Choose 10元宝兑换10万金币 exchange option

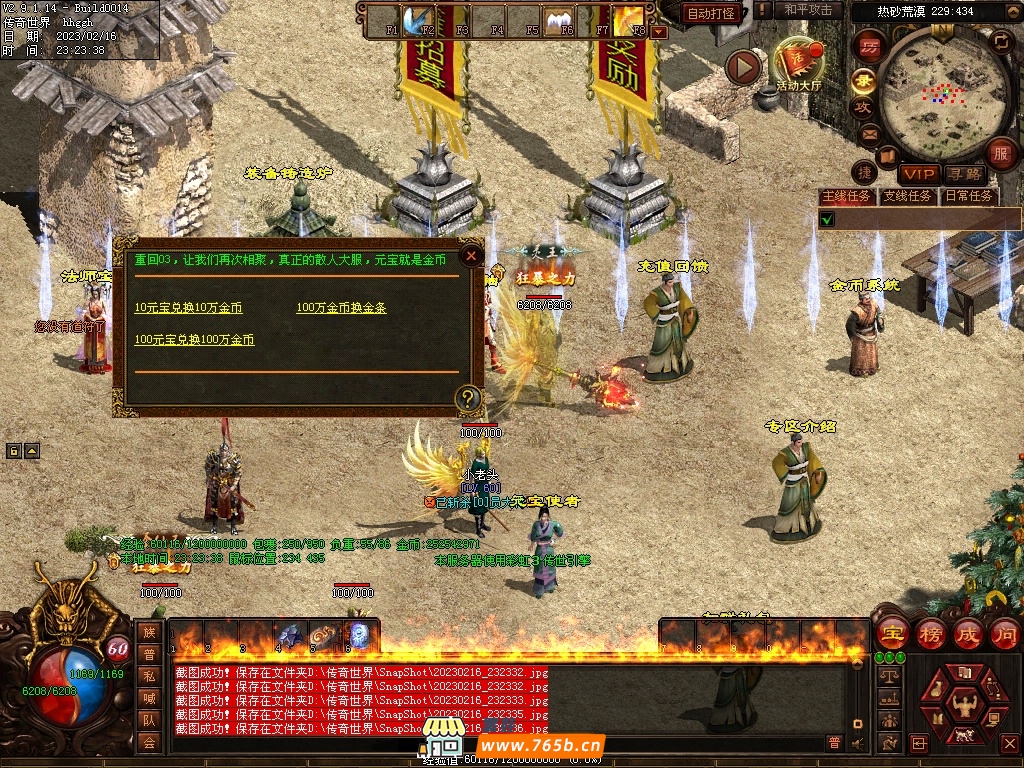pos(188,308)
